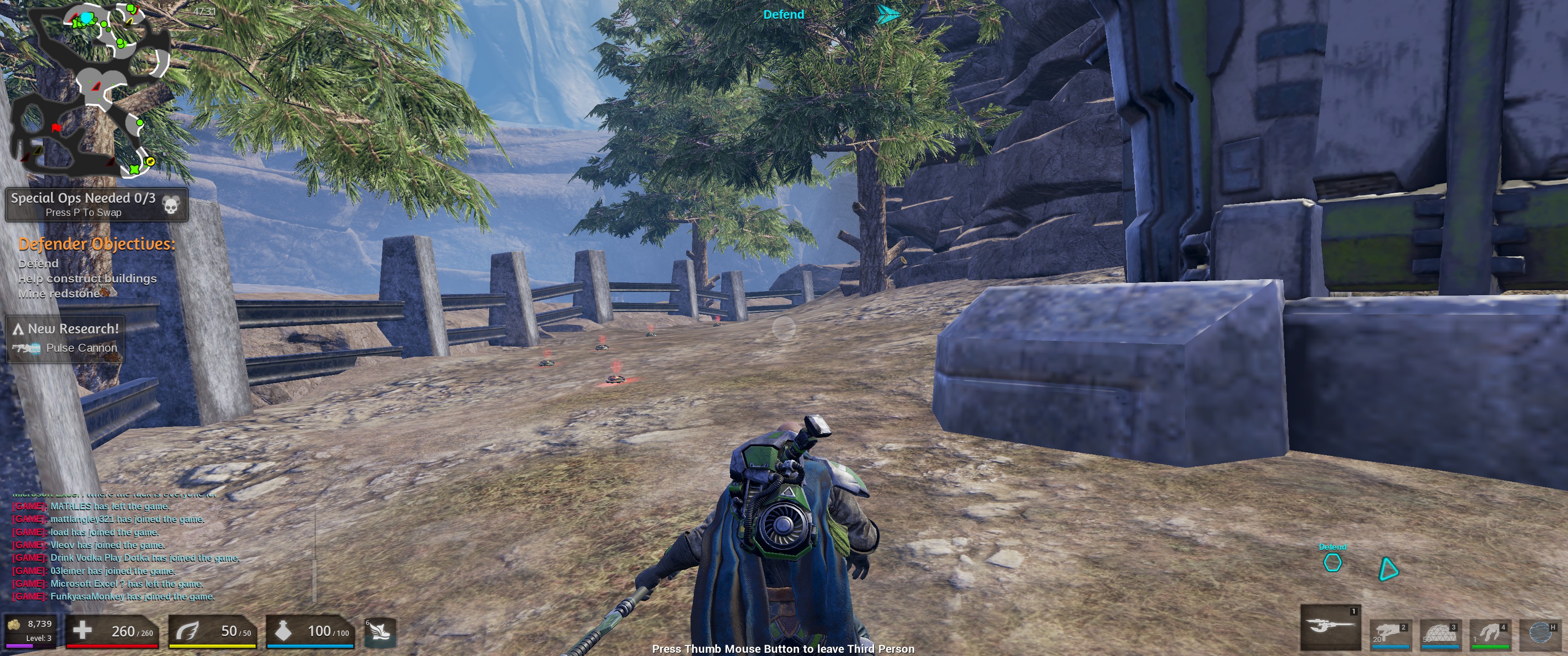Open the New Research Pulse Cannon notification

[x=65, y=338]
